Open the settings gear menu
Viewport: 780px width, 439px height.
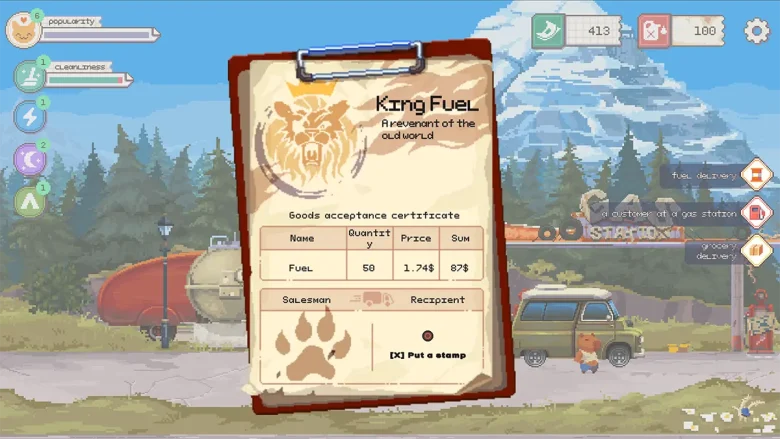(757, 31)
